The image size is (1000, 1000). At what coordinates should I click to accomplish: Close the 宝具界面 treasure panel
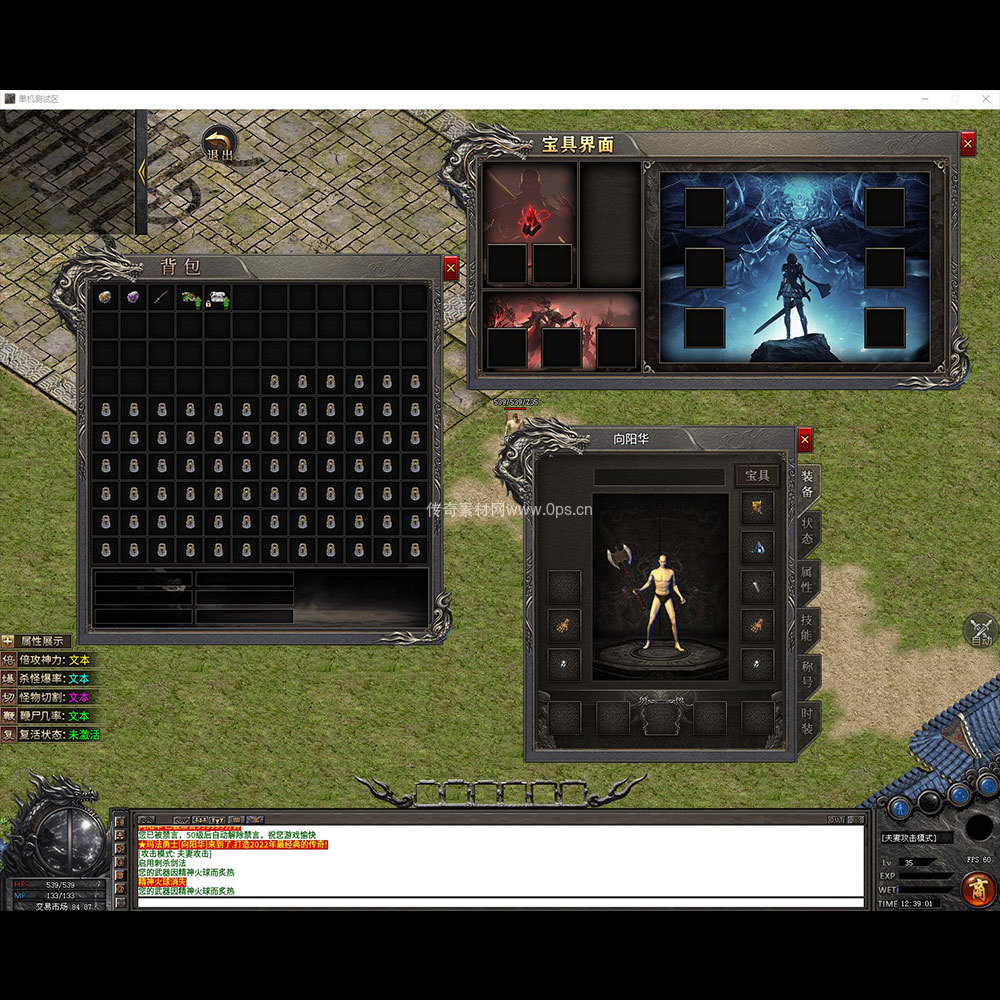(x=967, y=145)
